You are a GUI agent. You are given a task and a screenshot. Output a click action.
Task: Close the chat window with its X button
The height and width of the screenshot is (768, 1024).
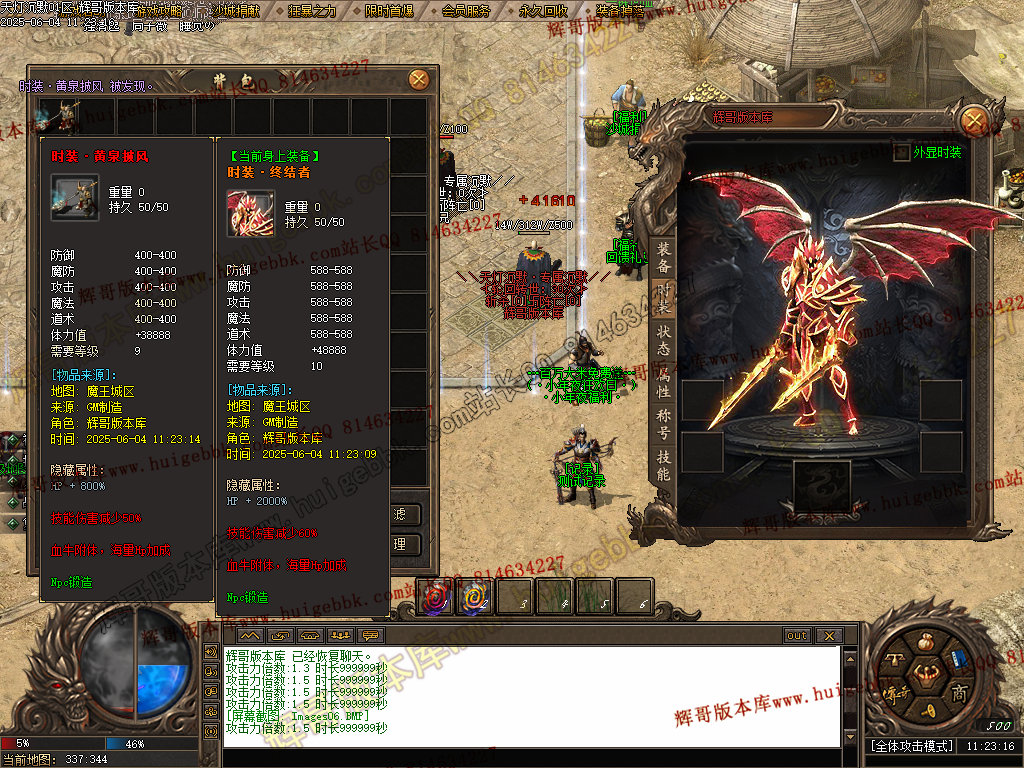[828, 635]
